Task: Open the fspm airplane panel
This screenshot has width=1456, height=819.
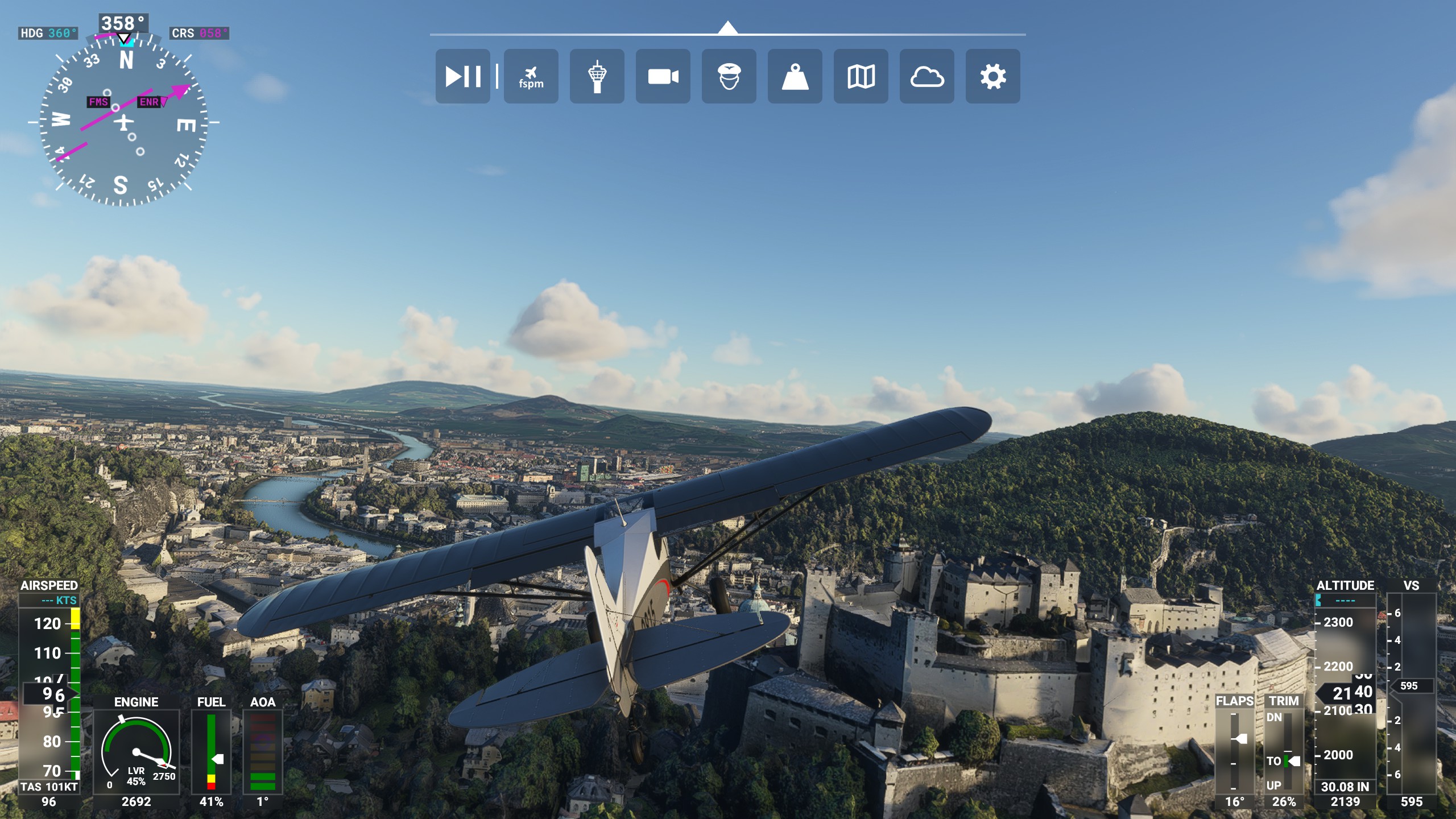Action: pyautogui.click(x=531, y=76)
